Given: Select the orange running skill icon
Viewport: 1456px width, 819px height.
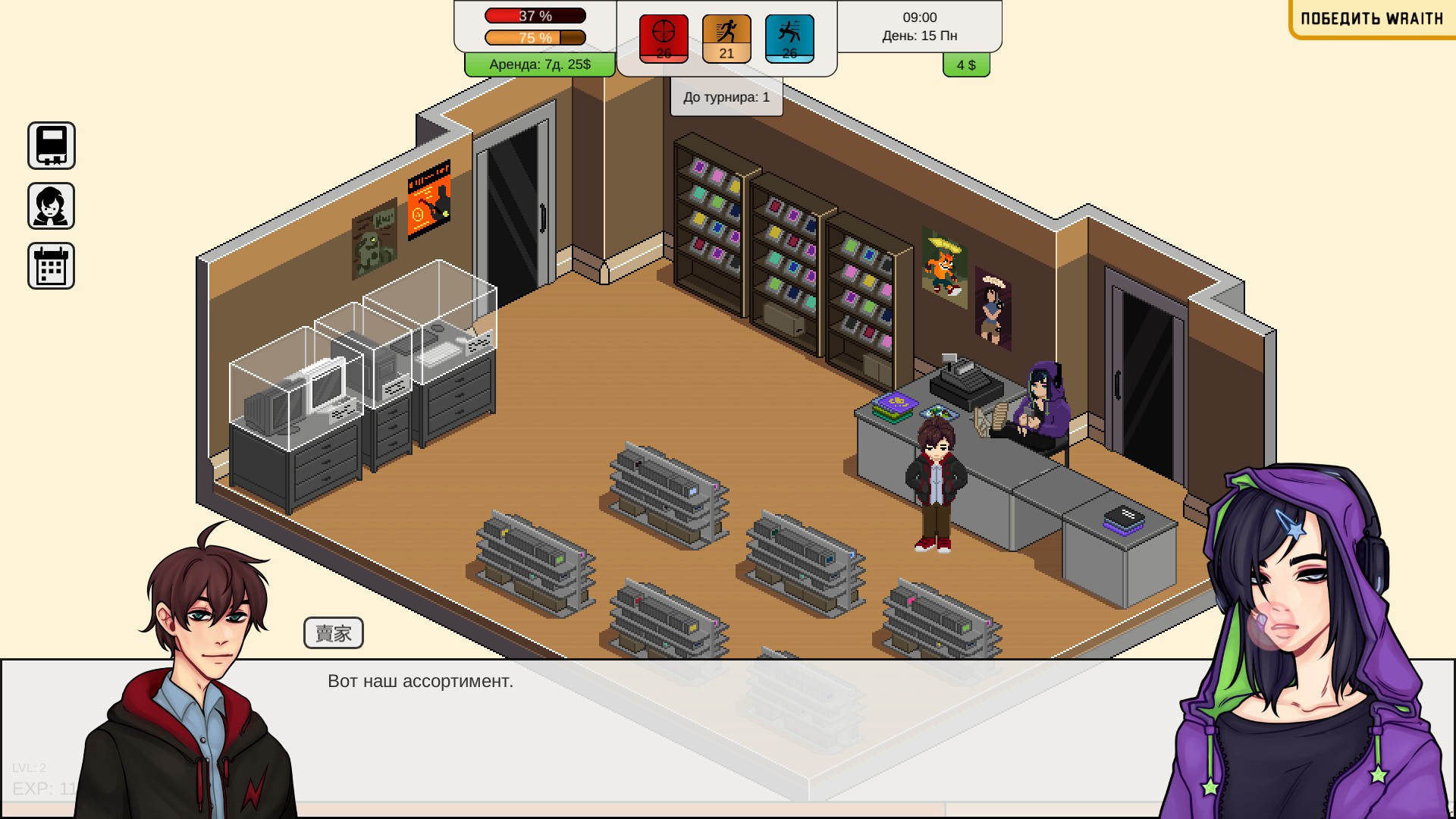Looking at the screenshot, I should (726, 38).
